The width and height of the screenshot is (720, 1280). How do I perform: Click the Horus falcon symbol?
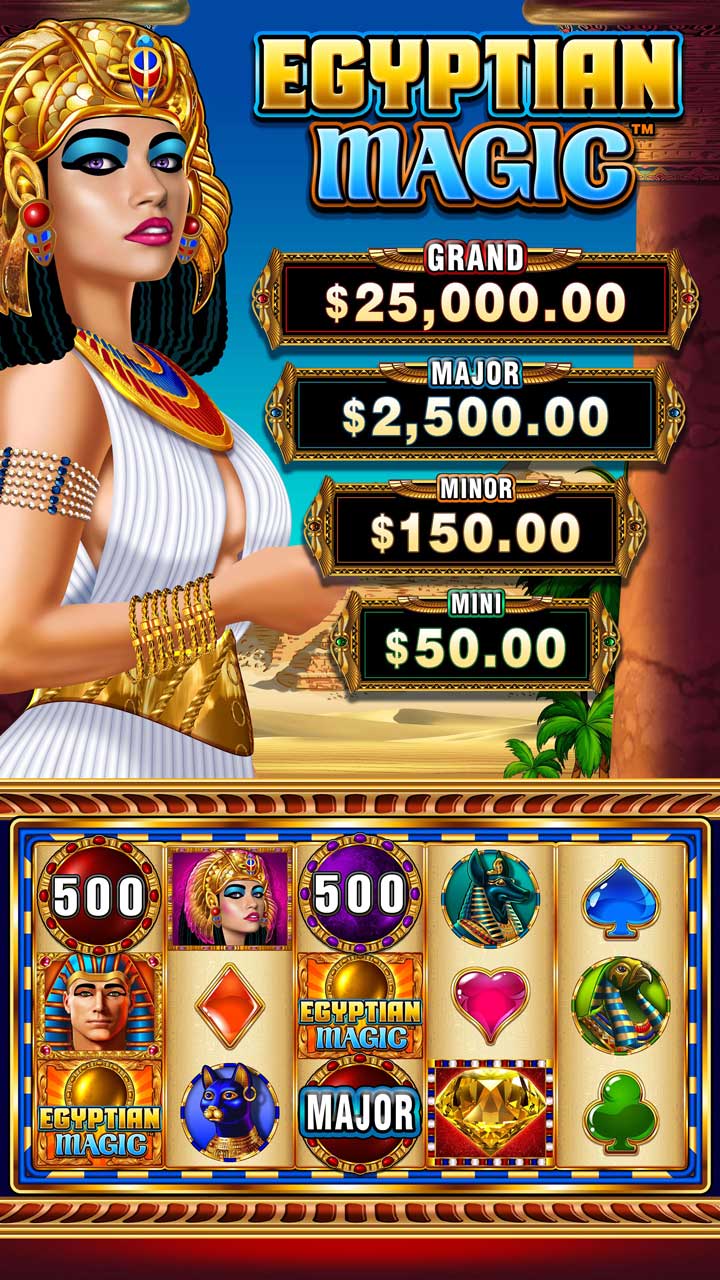coord(620,1005)
